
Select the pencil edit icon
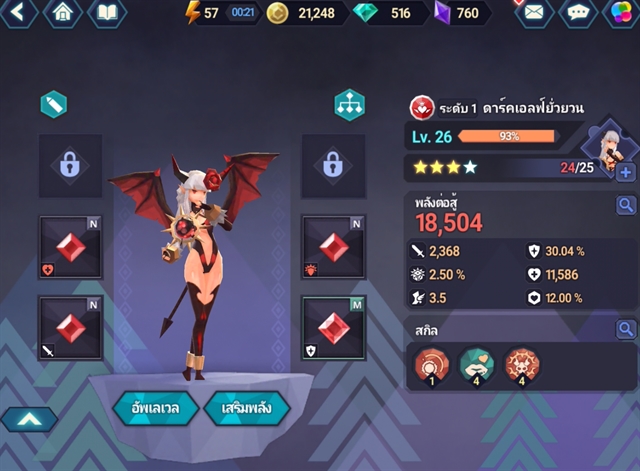[x=53, y=104]
